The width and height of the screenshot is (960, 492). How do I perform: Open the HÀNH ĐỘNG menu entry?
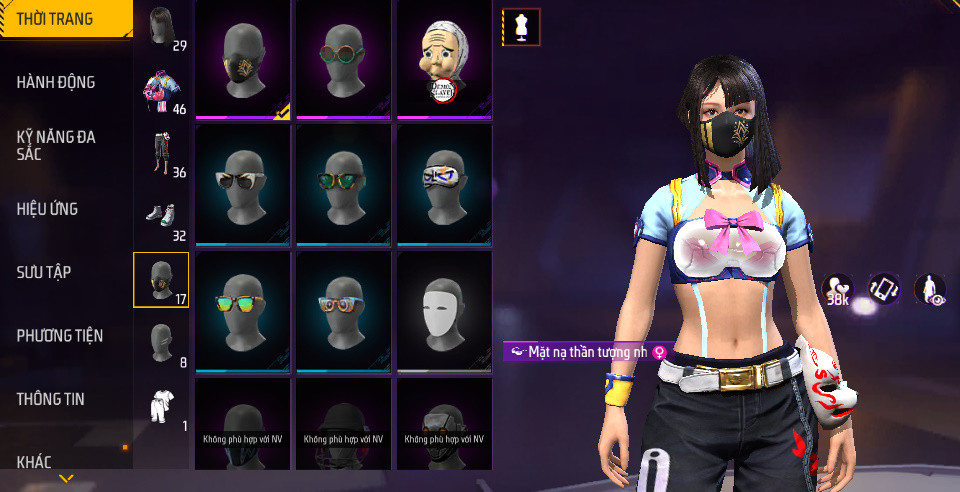pos(56,82)
